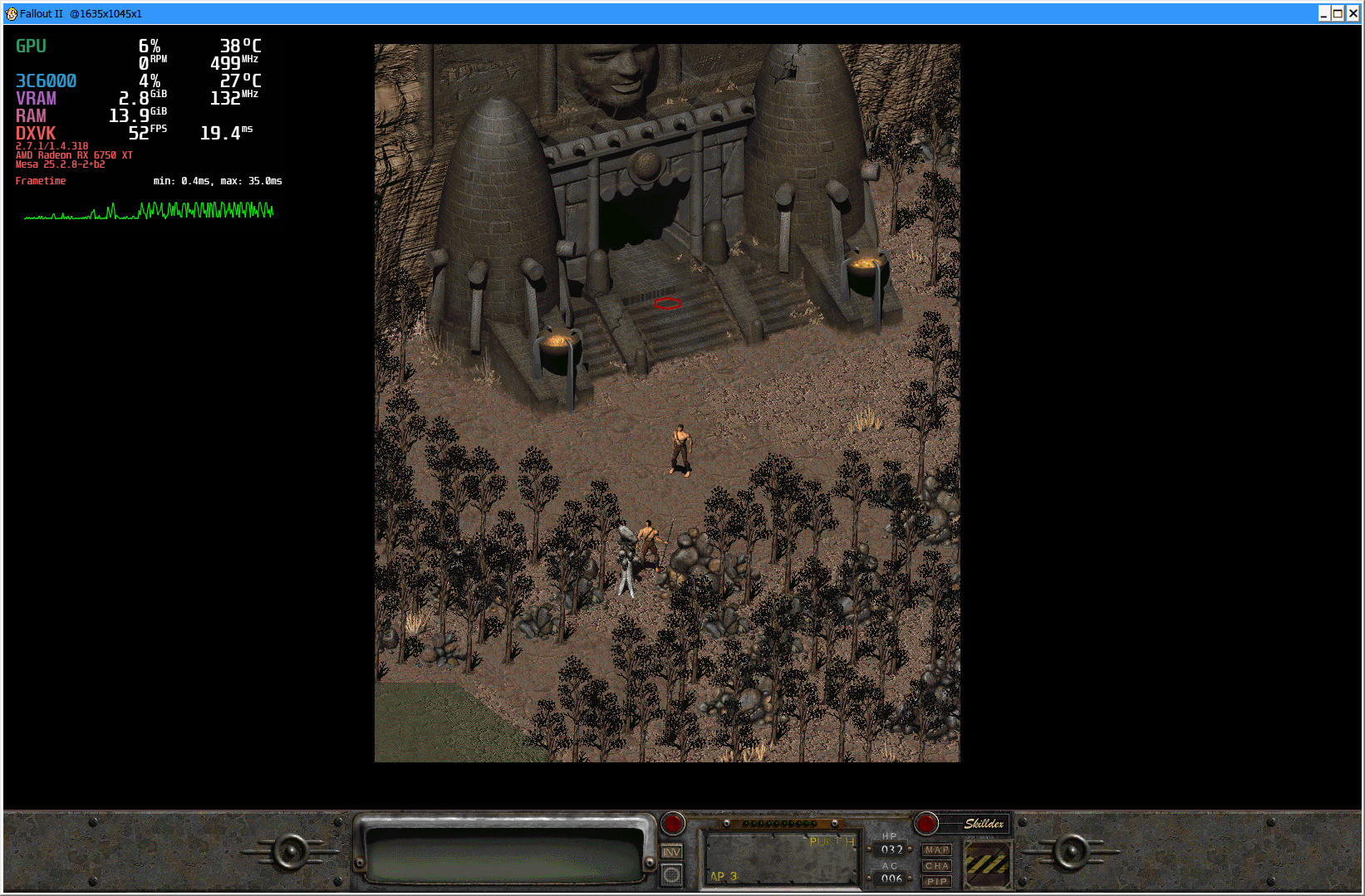The height and width of the screenshot is (896, 1365).
Task: Open the character sheet via CHA
Action: pos(937,866)
